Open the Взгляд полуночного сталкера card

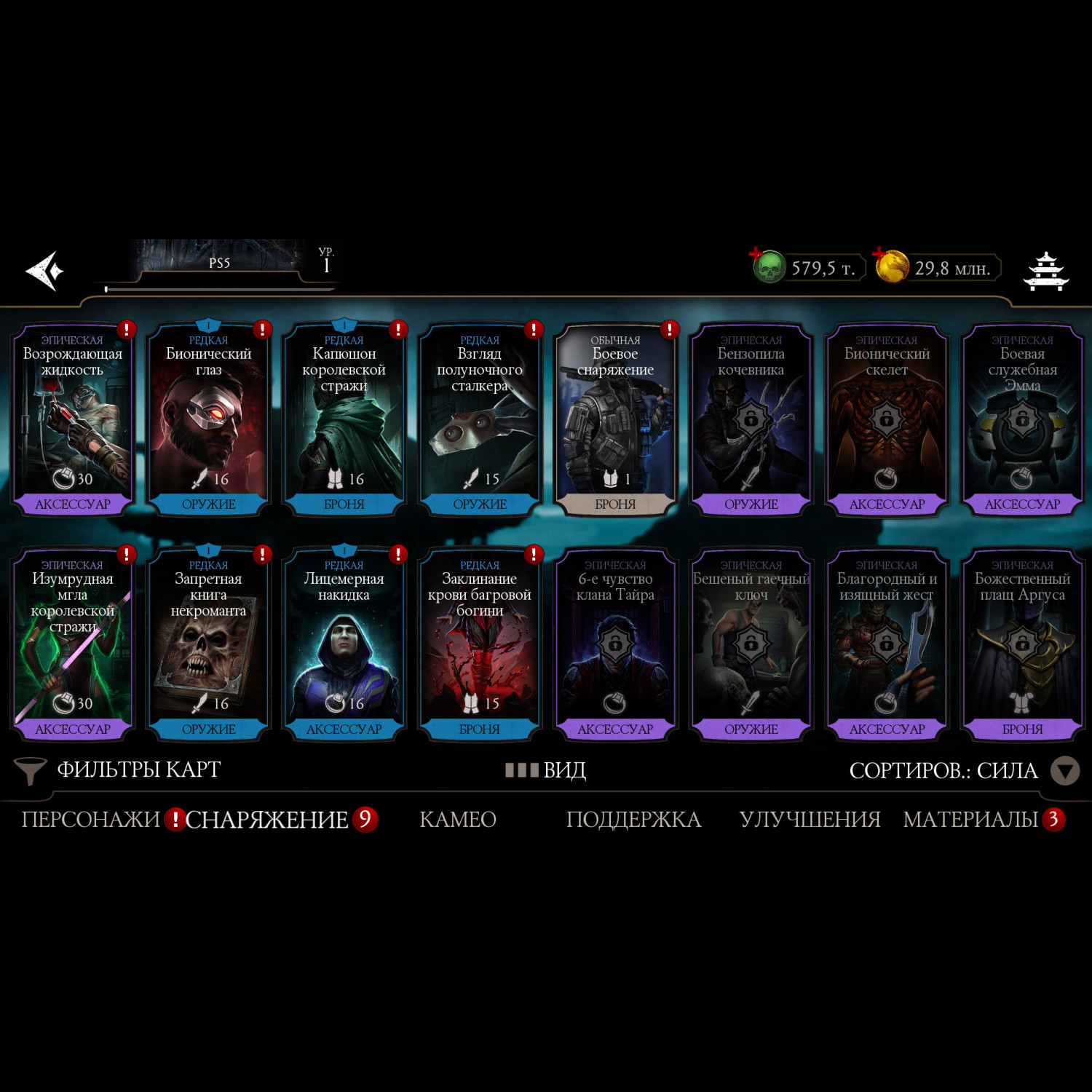point(480,420)
